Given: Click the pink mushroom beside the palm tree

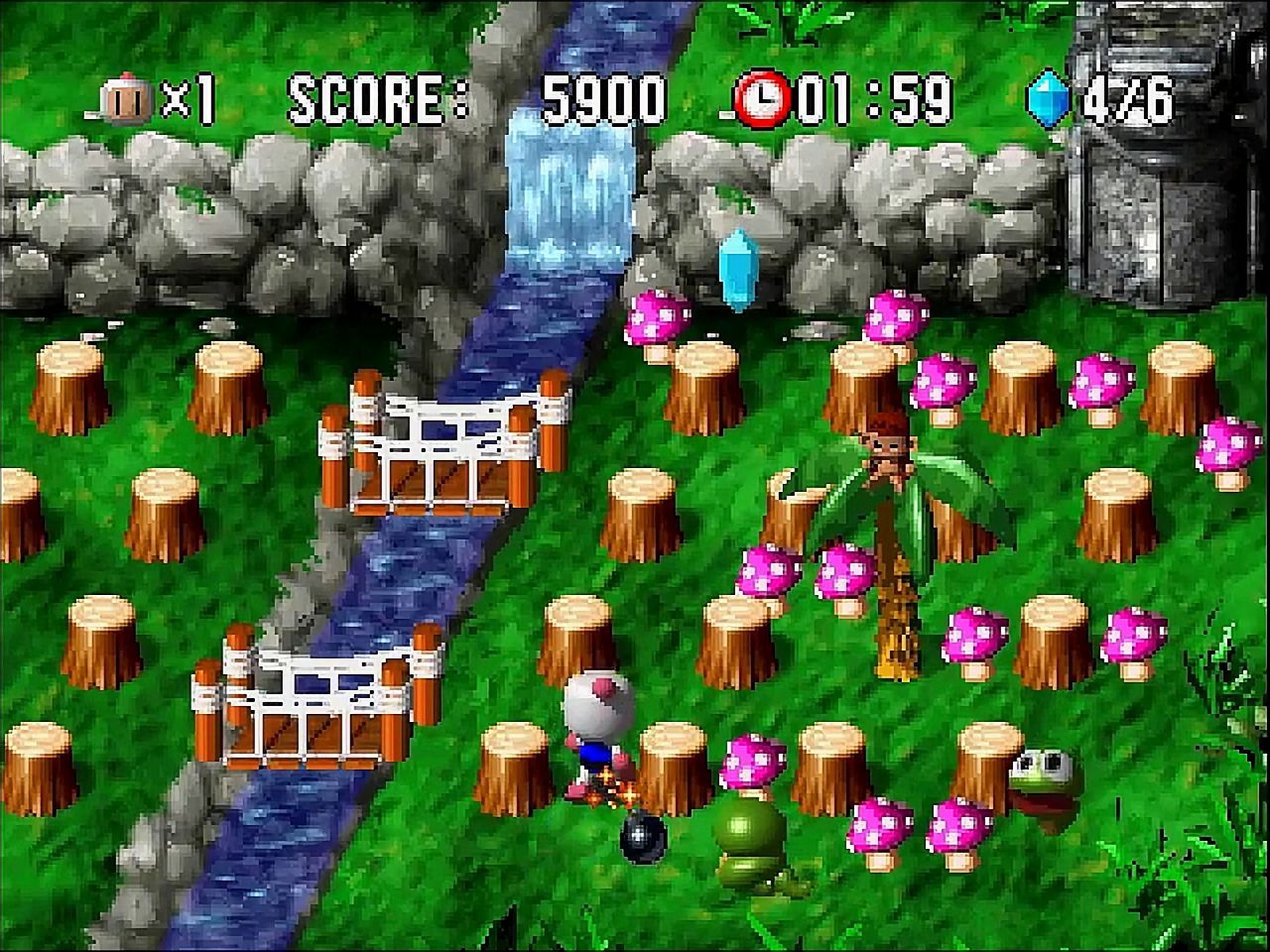Looking at the screenshot, I should [x=843, y=575].
